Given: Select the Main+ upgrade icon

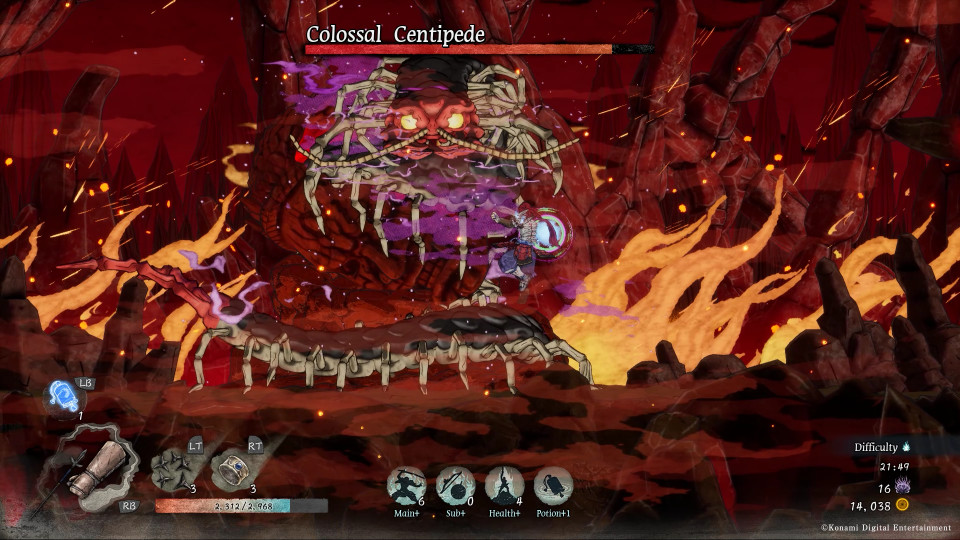Looking at the screenshot, I should (406, 486).
